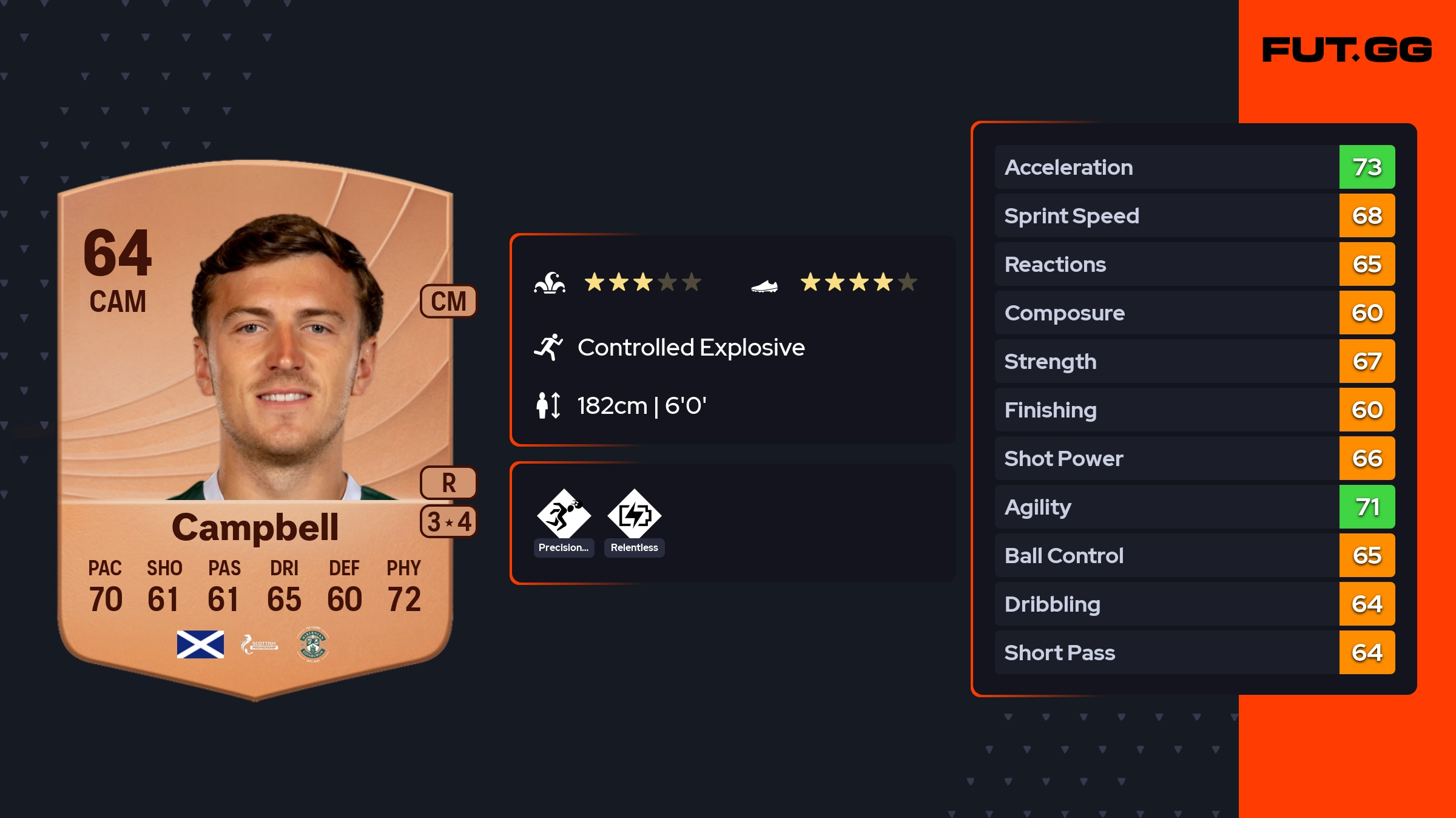Choose the Acceleration stat row
Viewport: 1456px width, 818px height.
coord(1194,167)
